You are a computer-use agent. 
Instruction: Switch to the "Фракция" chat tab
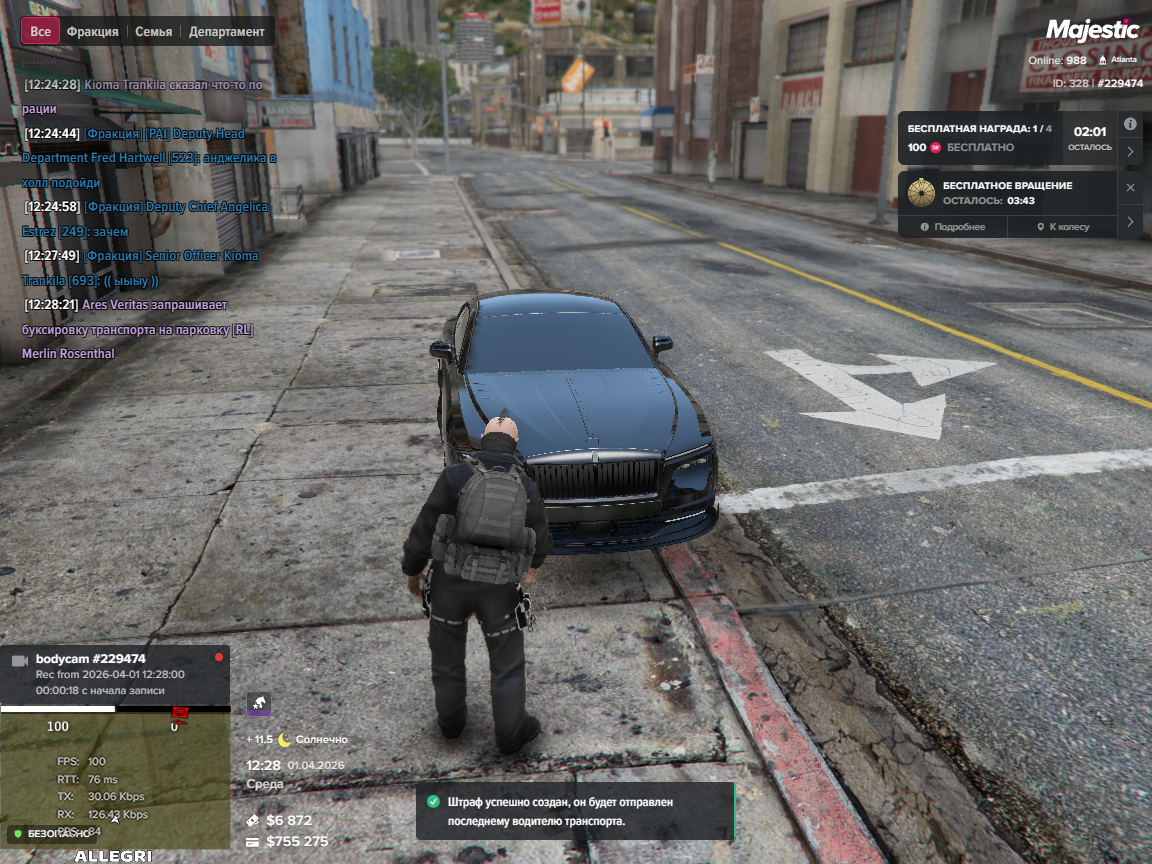coord(92,31)
